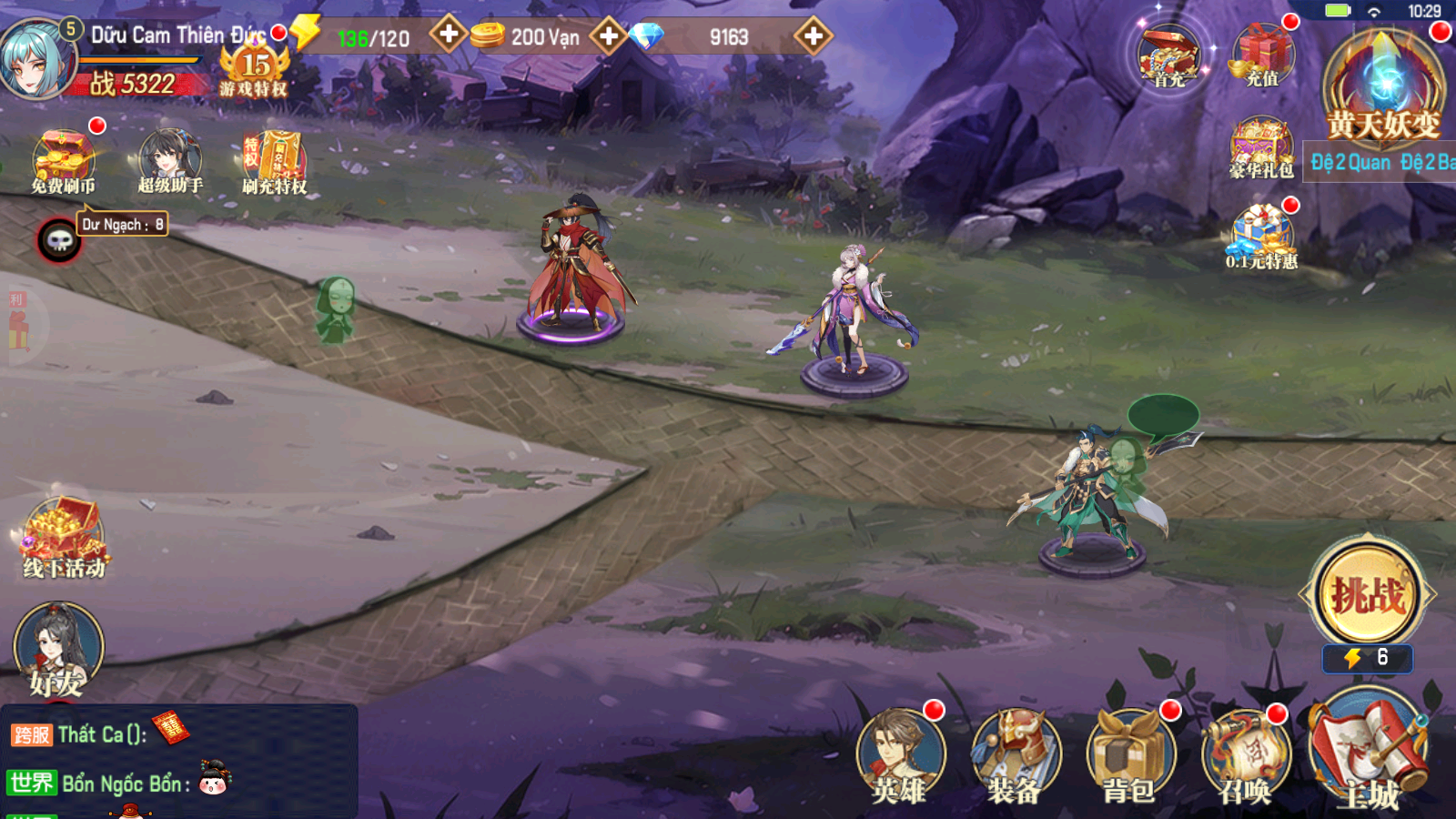Open the 背包 backpack inventory
Screen dimensions: 1456x819
pyautogui.click(x=1129, y=757)
